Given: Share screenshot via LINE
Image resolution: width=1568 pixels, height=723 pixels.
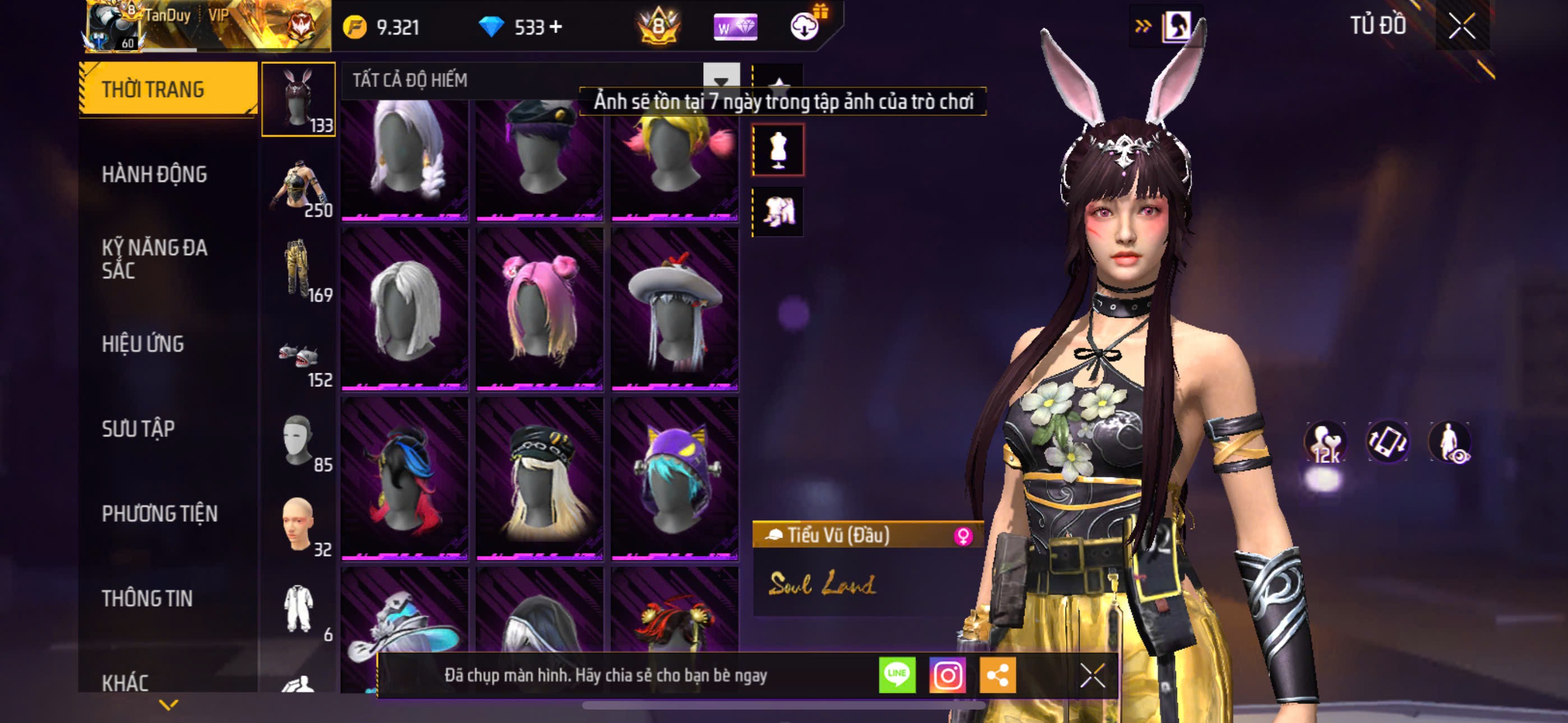Looking at the screenshot, I should (x=897, y=675).
